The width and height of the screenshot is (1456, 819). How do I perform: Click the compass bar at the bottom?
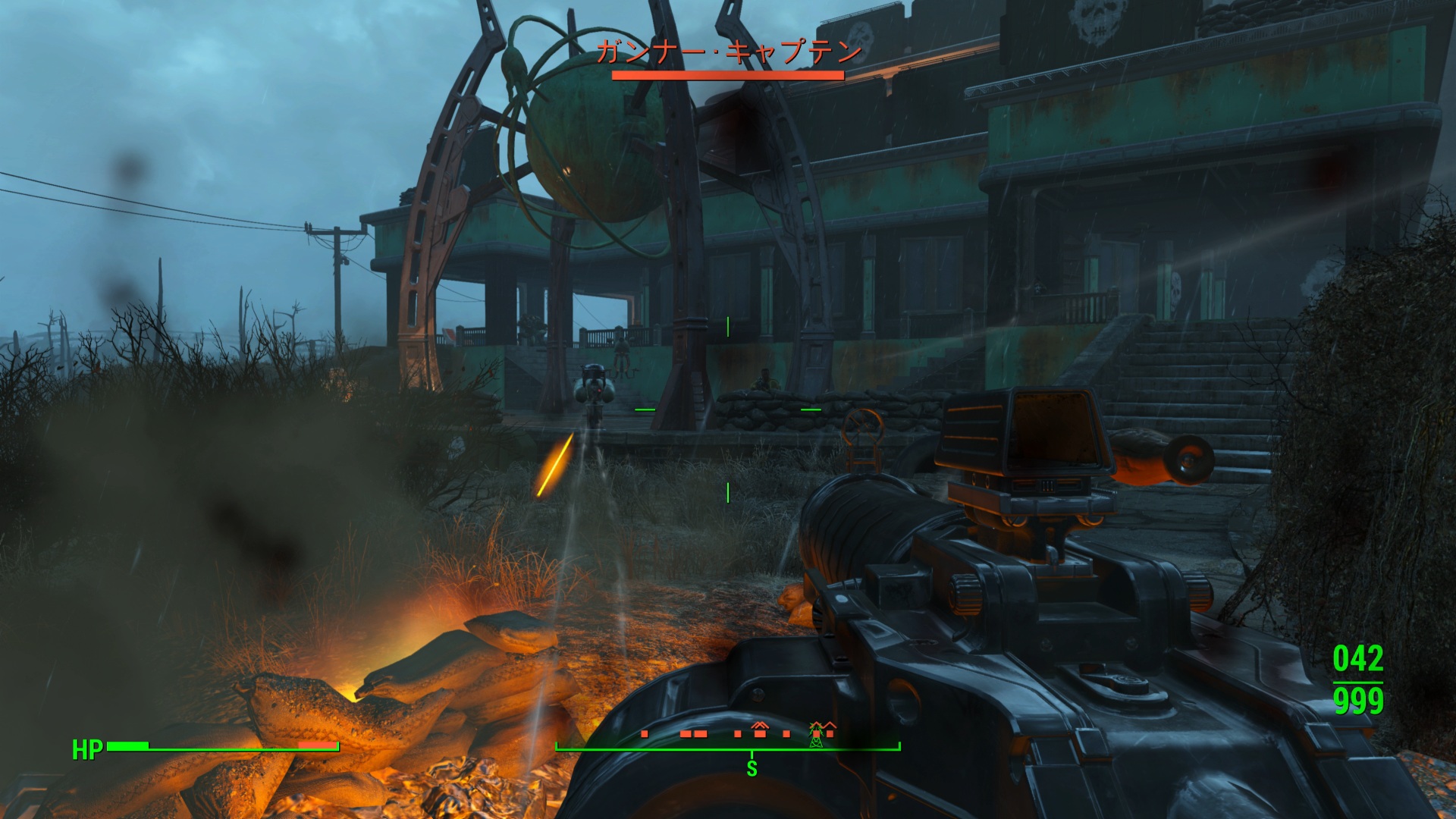728,747
